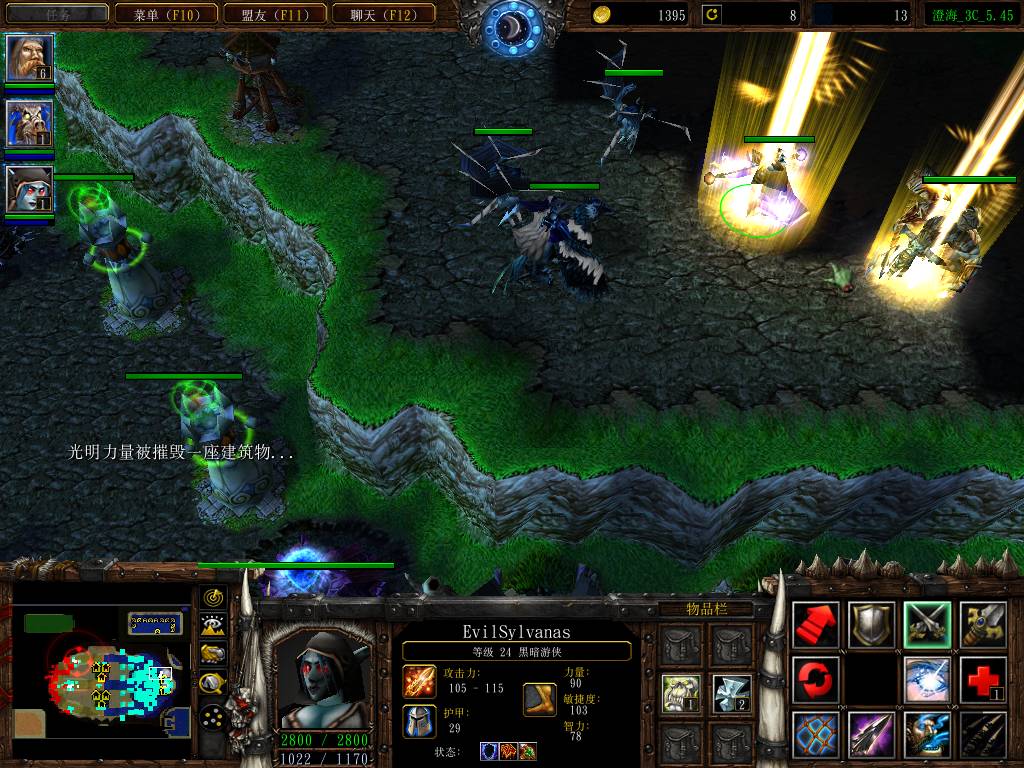Activate the minimap signal ping button

click(x=213, y=598)
